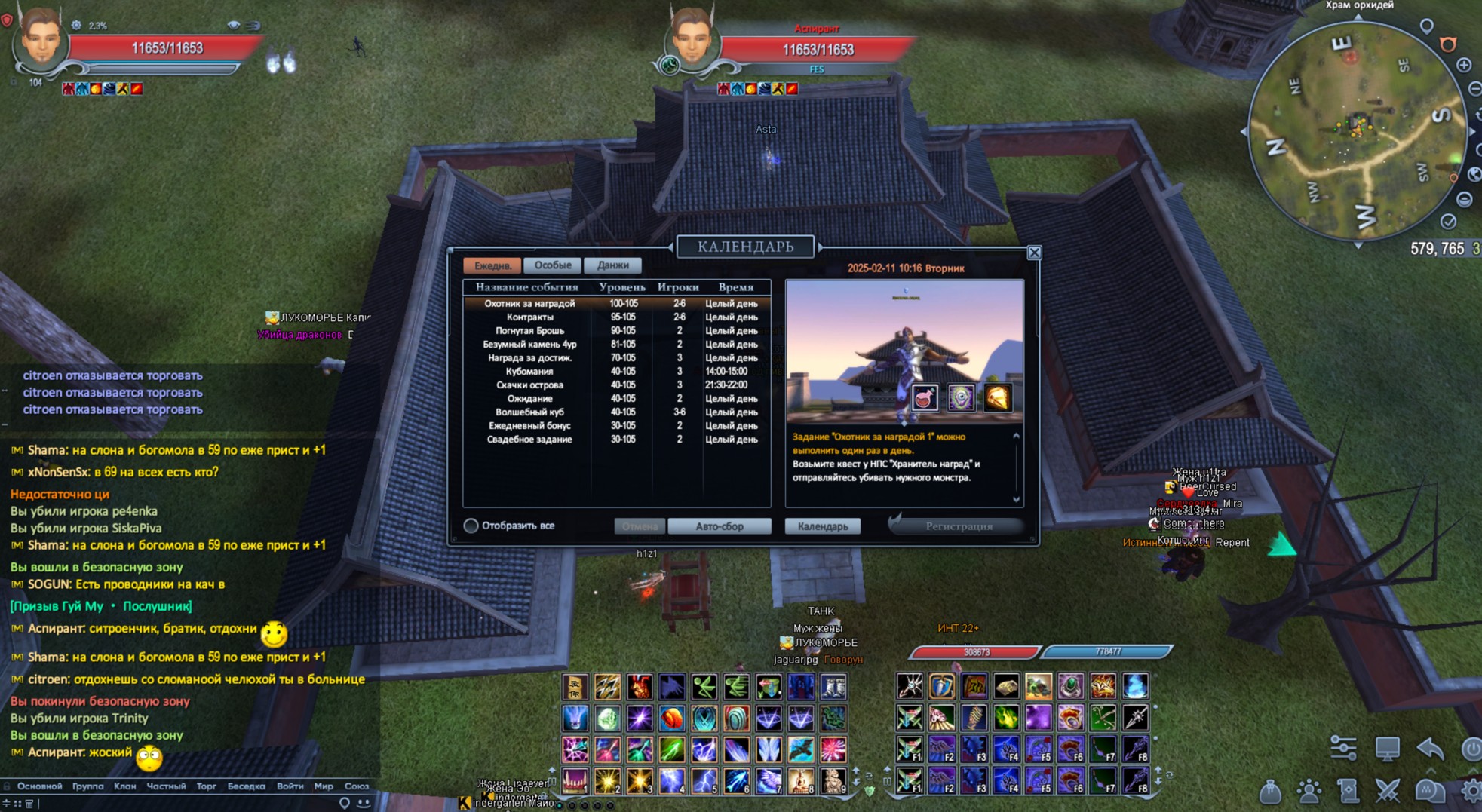
Task: Open the settings gear icon bottom-right
Action: point(1471,791)
